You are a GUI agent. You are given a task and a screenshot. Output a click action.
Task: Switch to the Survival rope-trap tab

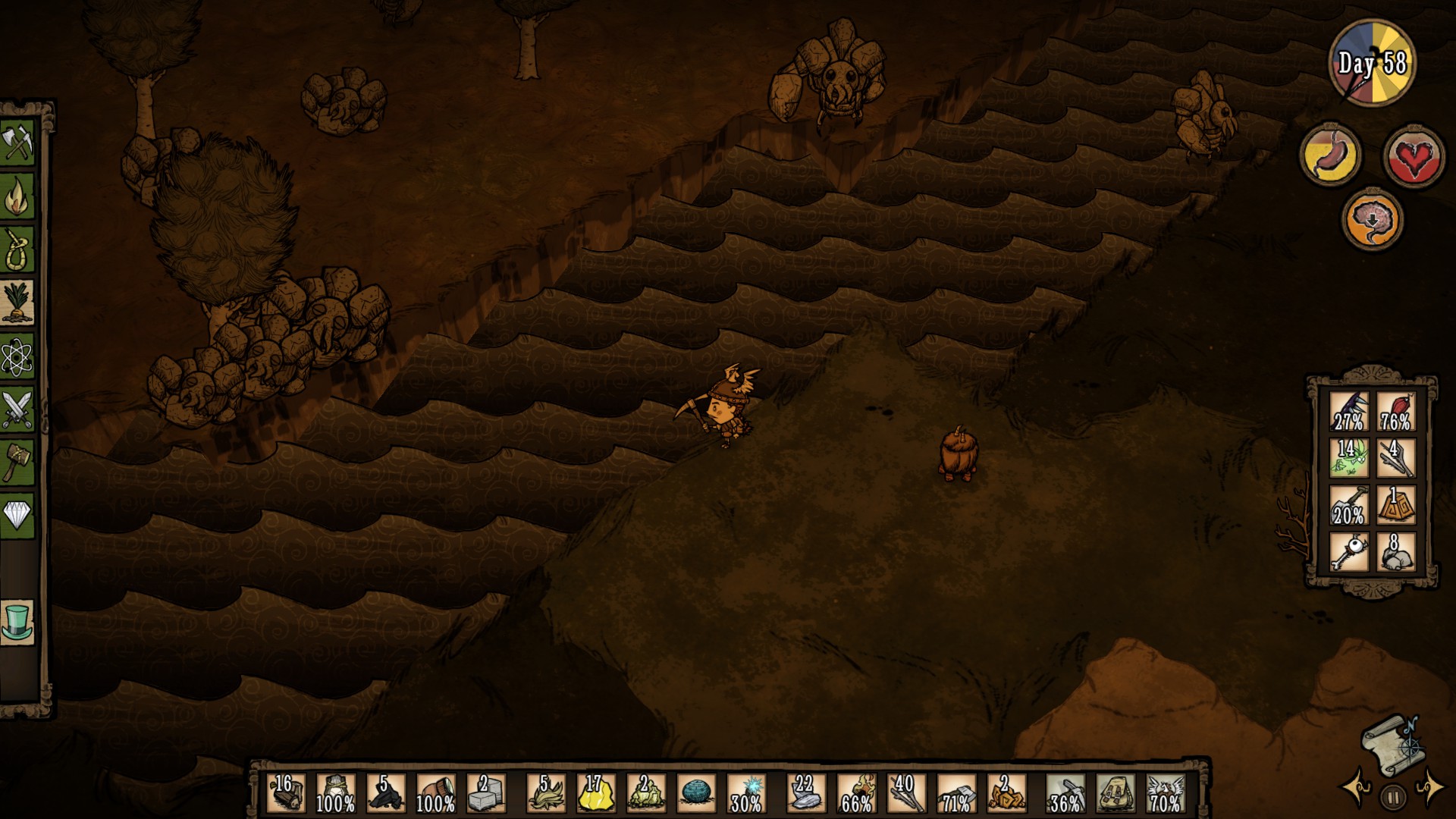point(17,249)
